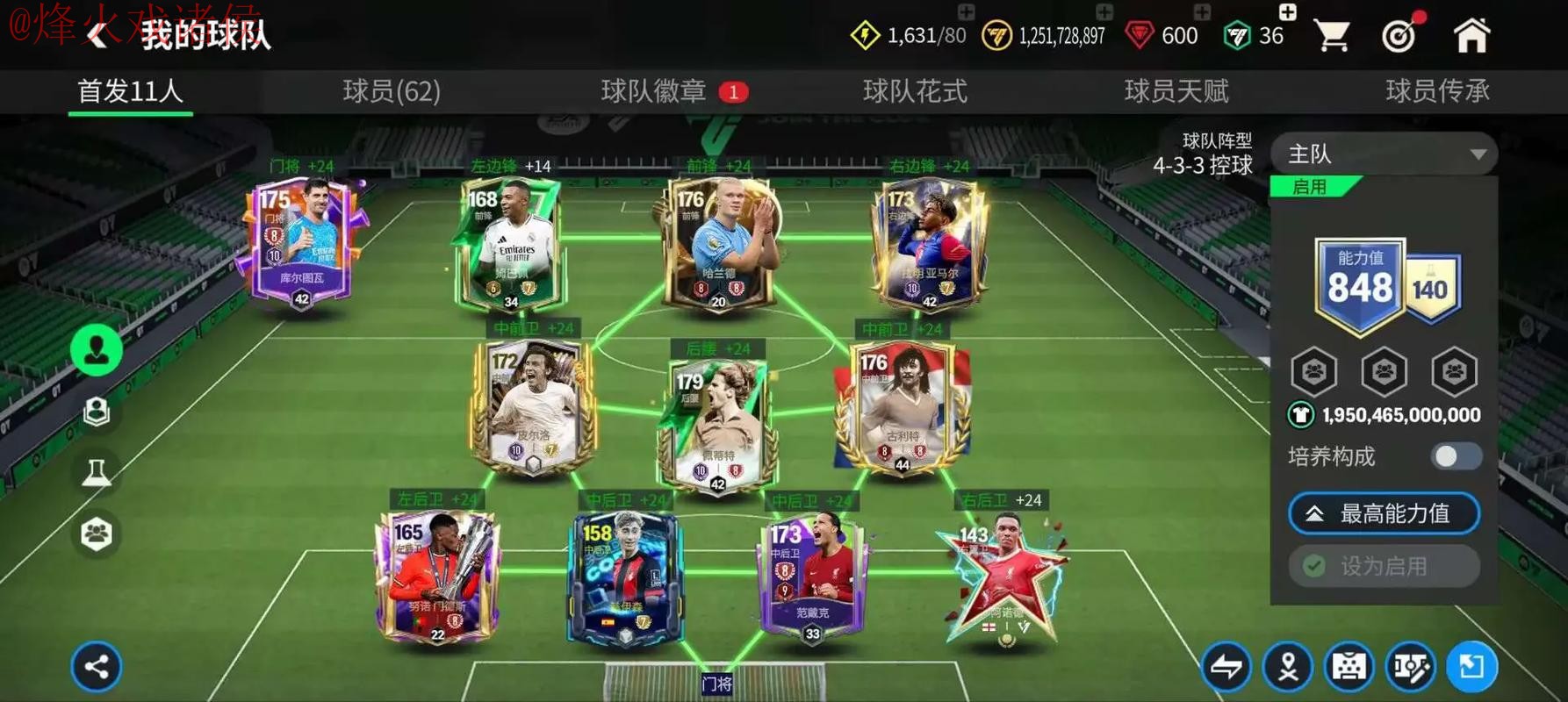The image size is (1568, 702).
Task: Go back with the top-left arrow
Action: [97, 36]
